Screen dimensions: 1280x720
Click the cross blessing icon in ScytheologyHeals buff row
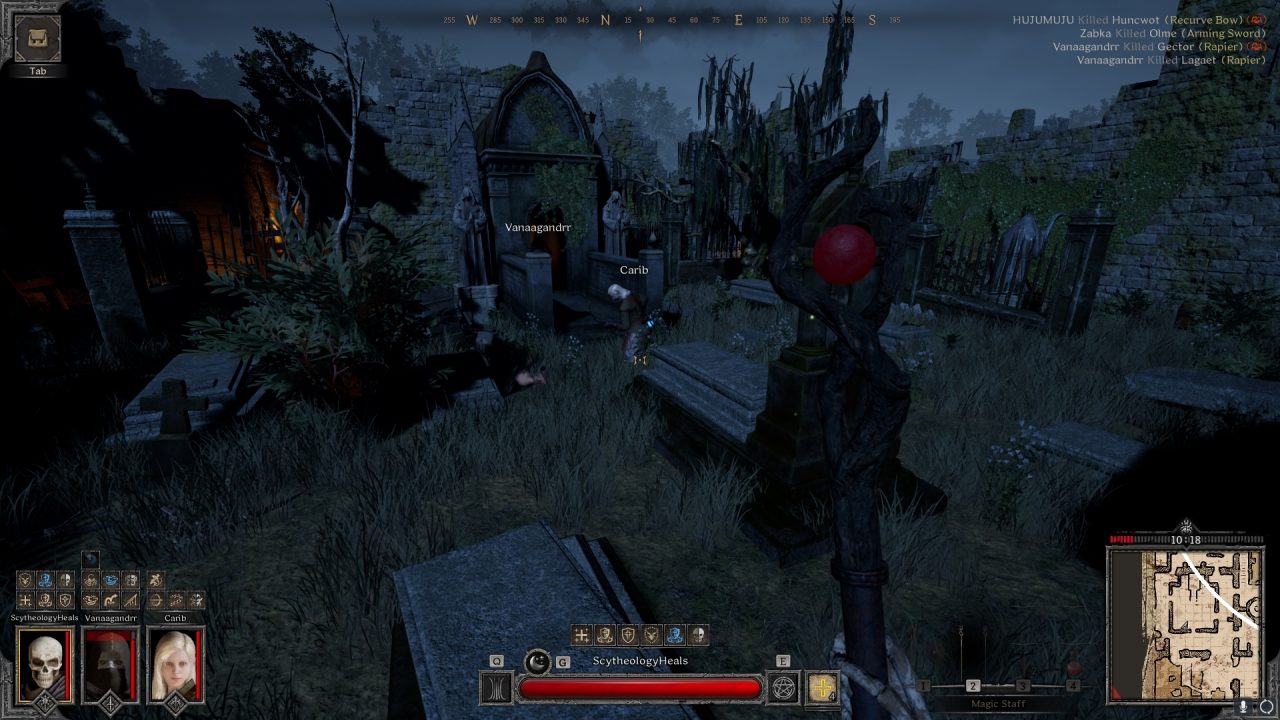click(x=25, y=600)
